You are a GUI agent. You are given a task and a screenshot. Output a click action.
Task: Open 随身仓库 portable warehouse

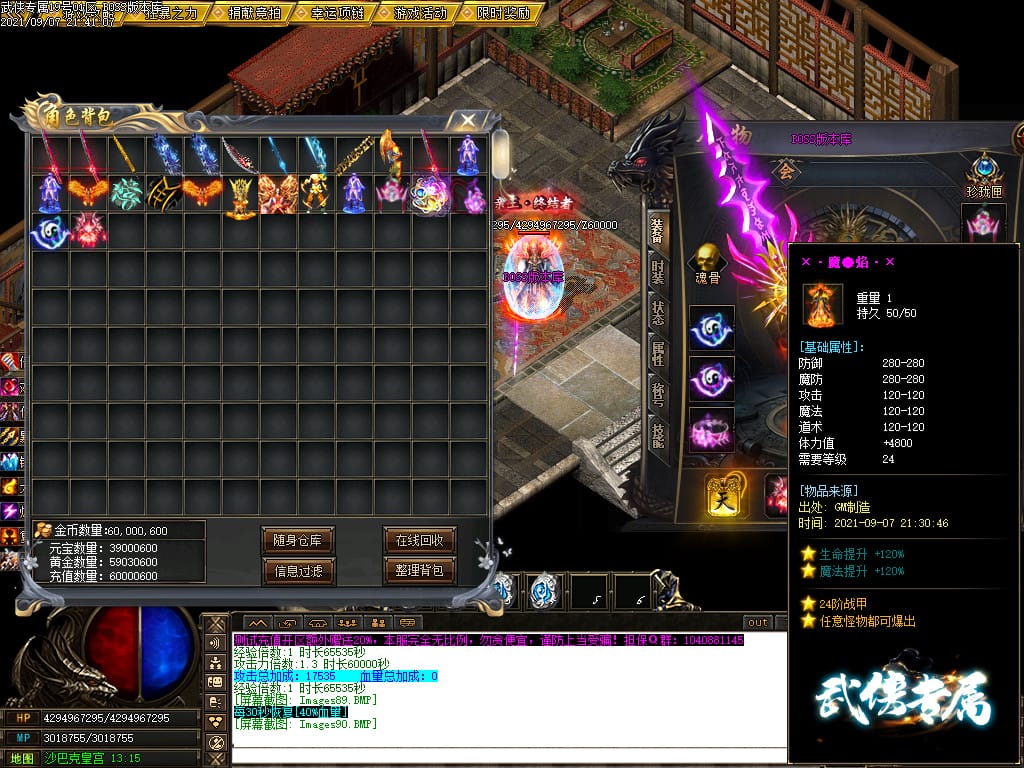tap(297, 540)
